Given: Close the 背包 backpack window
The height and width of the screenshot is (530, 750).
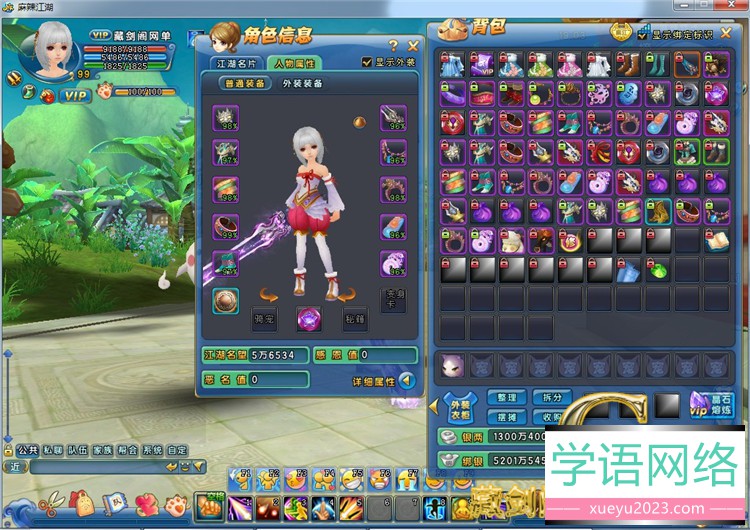Looking at the screenshot, I should click(x=726, y=33).
